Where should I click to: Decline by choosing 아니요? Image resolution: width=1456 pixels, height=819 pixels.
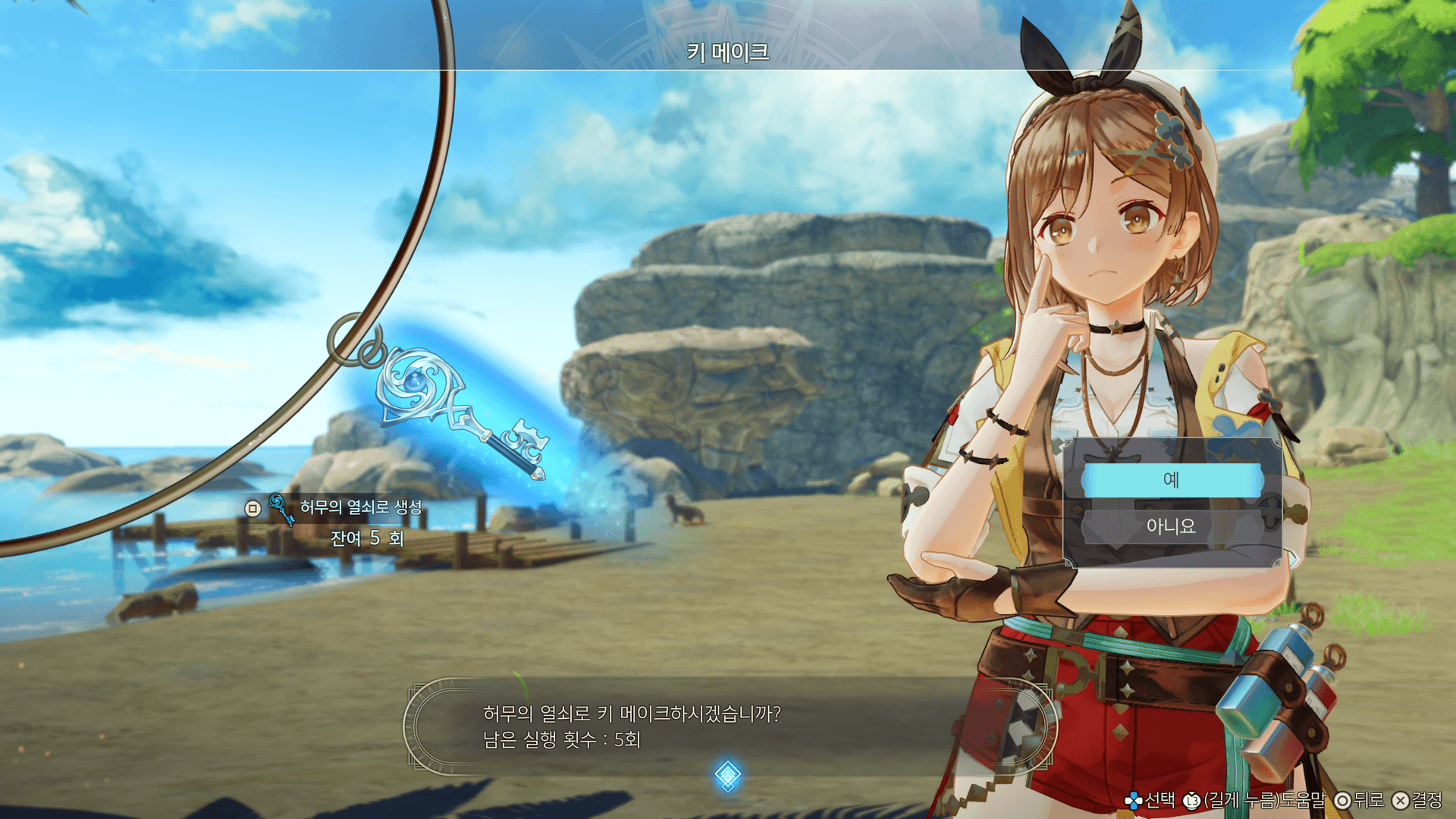click(1172, 526)
